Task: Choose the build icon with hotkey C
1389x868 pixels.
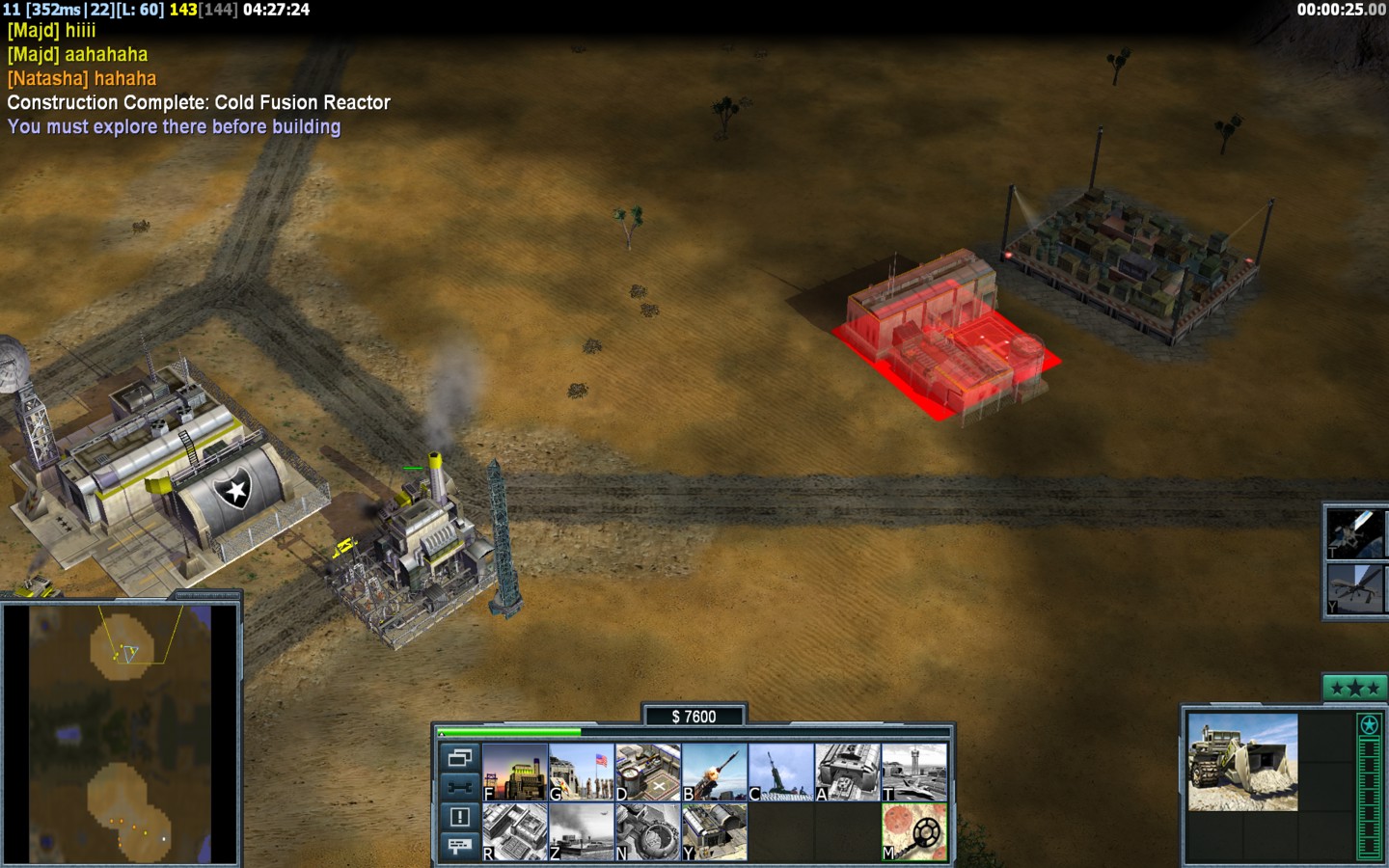Action: tap(781, 772)
